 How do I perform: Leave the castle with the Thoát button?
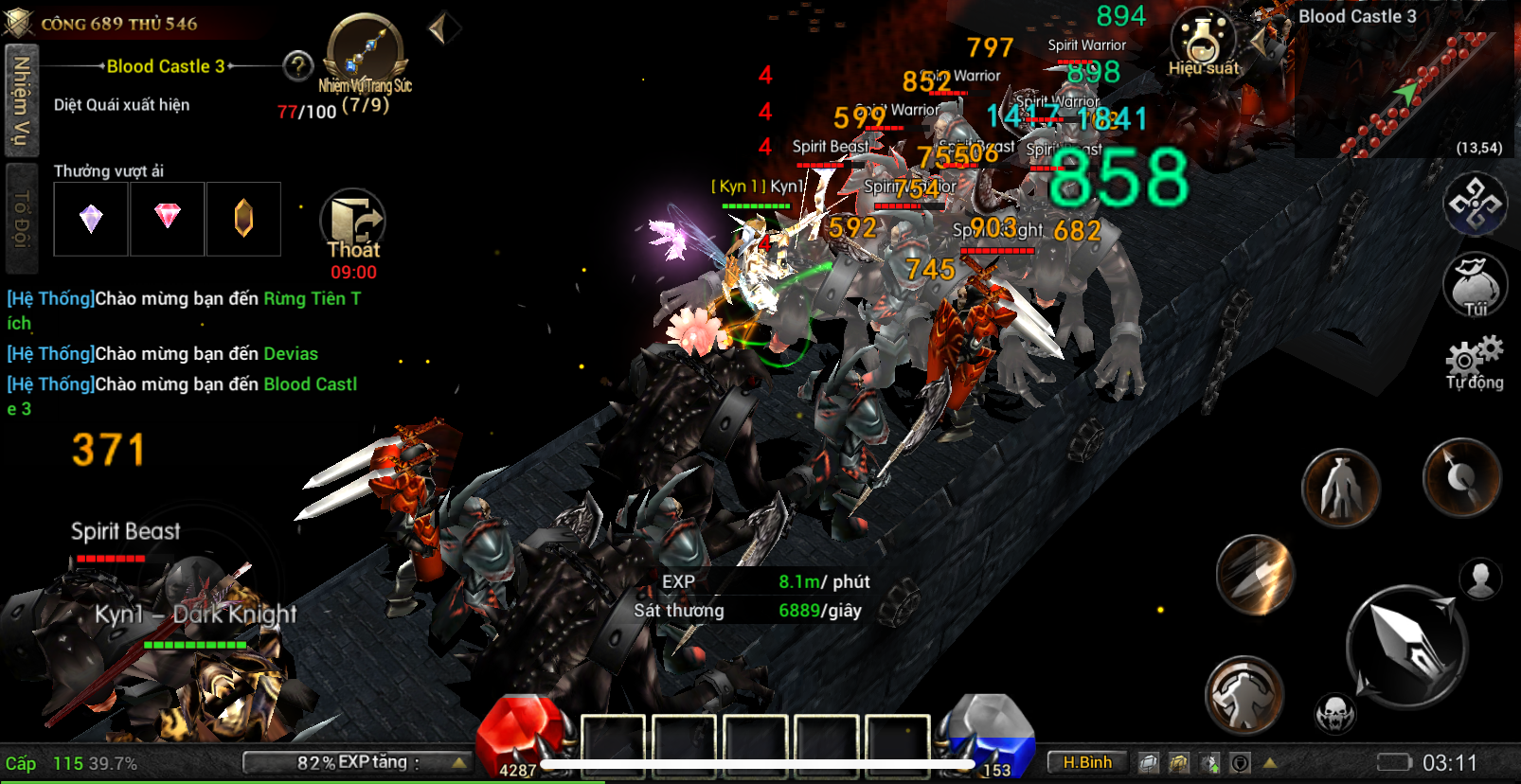tap(353, 227)
